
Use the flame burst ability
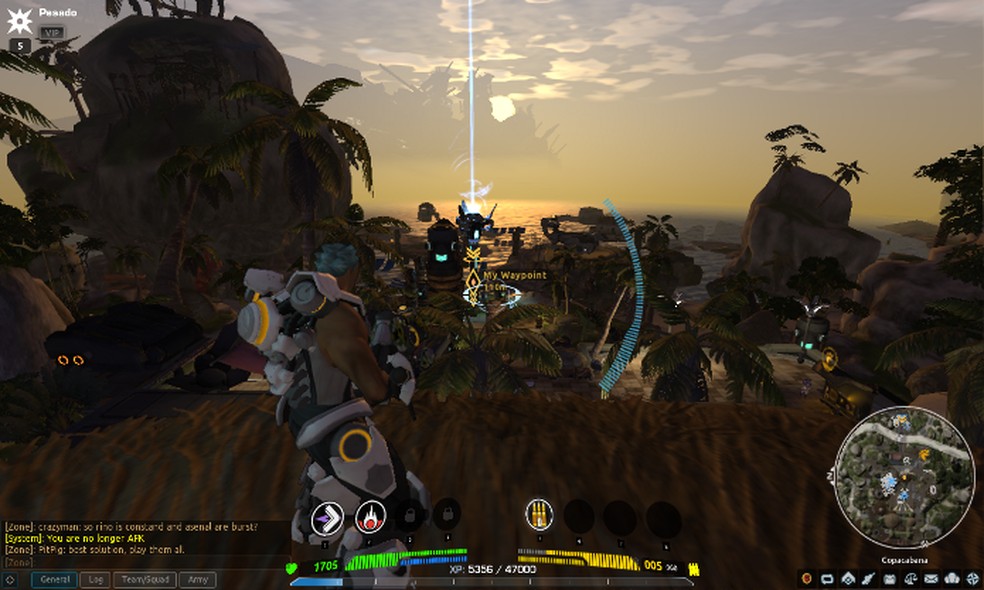(371, 517)
